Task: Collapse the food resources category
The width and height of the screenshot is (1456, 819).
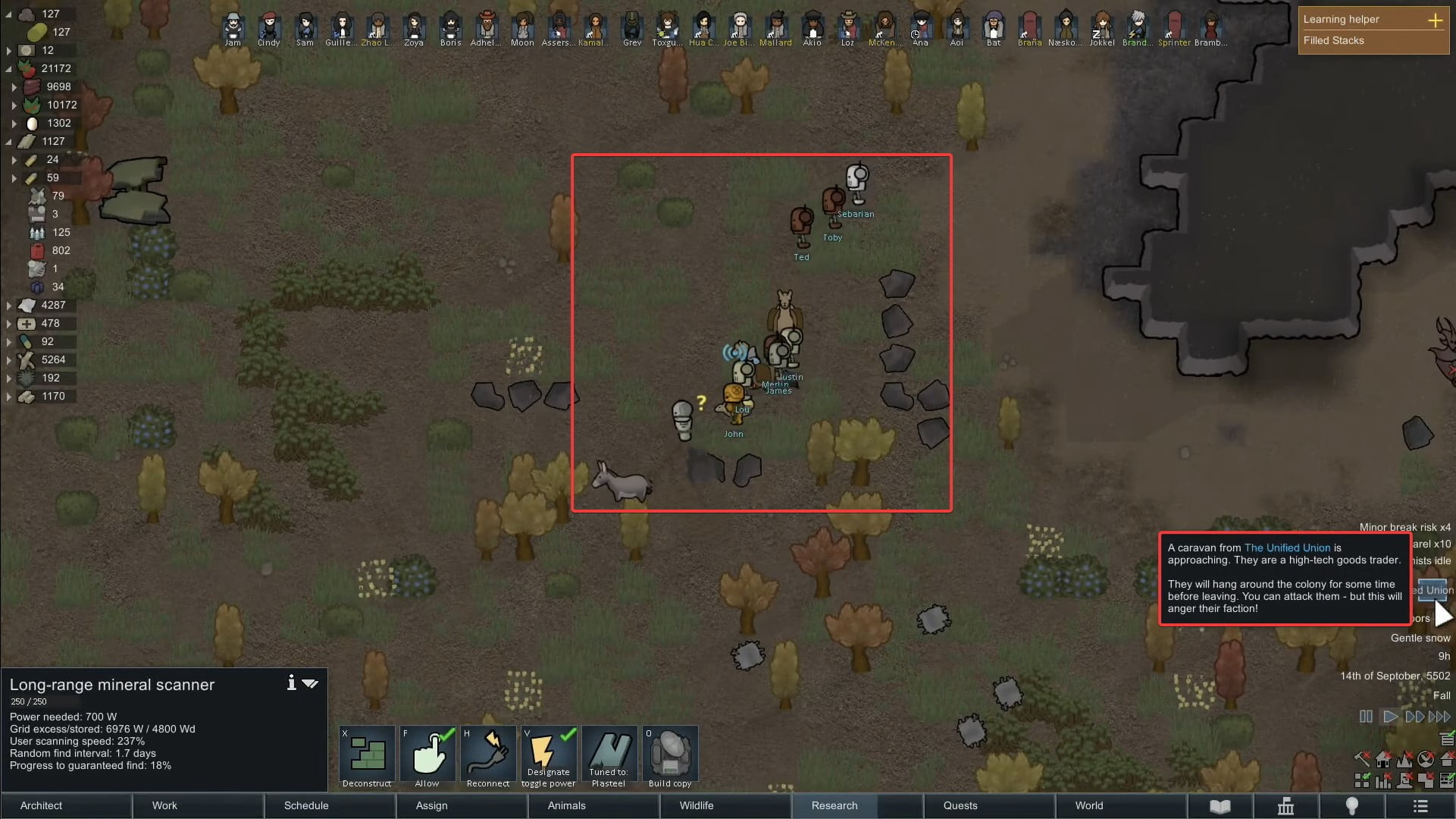Action: coord(8,68)
